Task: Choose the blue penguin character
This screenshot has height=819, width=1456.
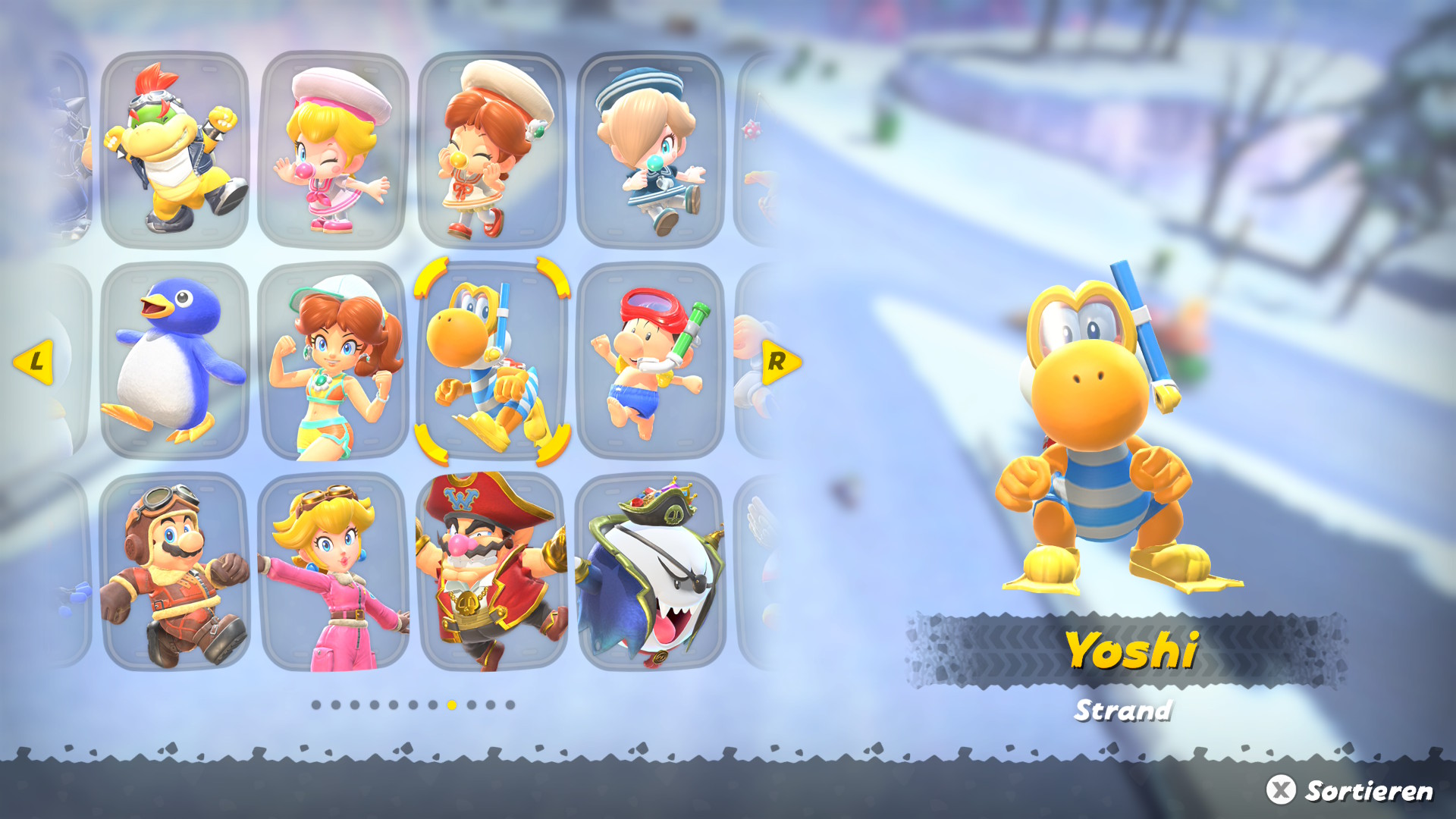Action: coord(175,361)
